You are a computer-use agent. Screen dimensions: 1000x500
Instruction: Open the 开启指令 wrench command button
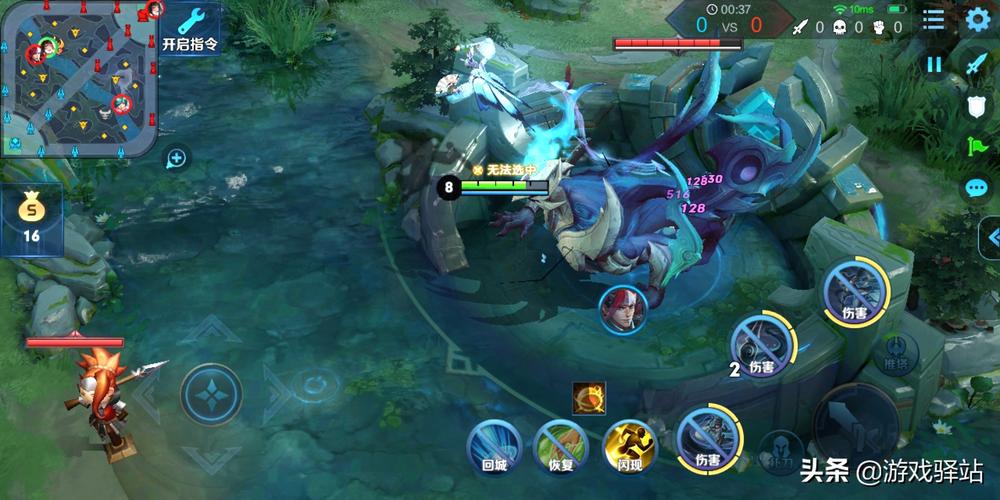(190, 27)
